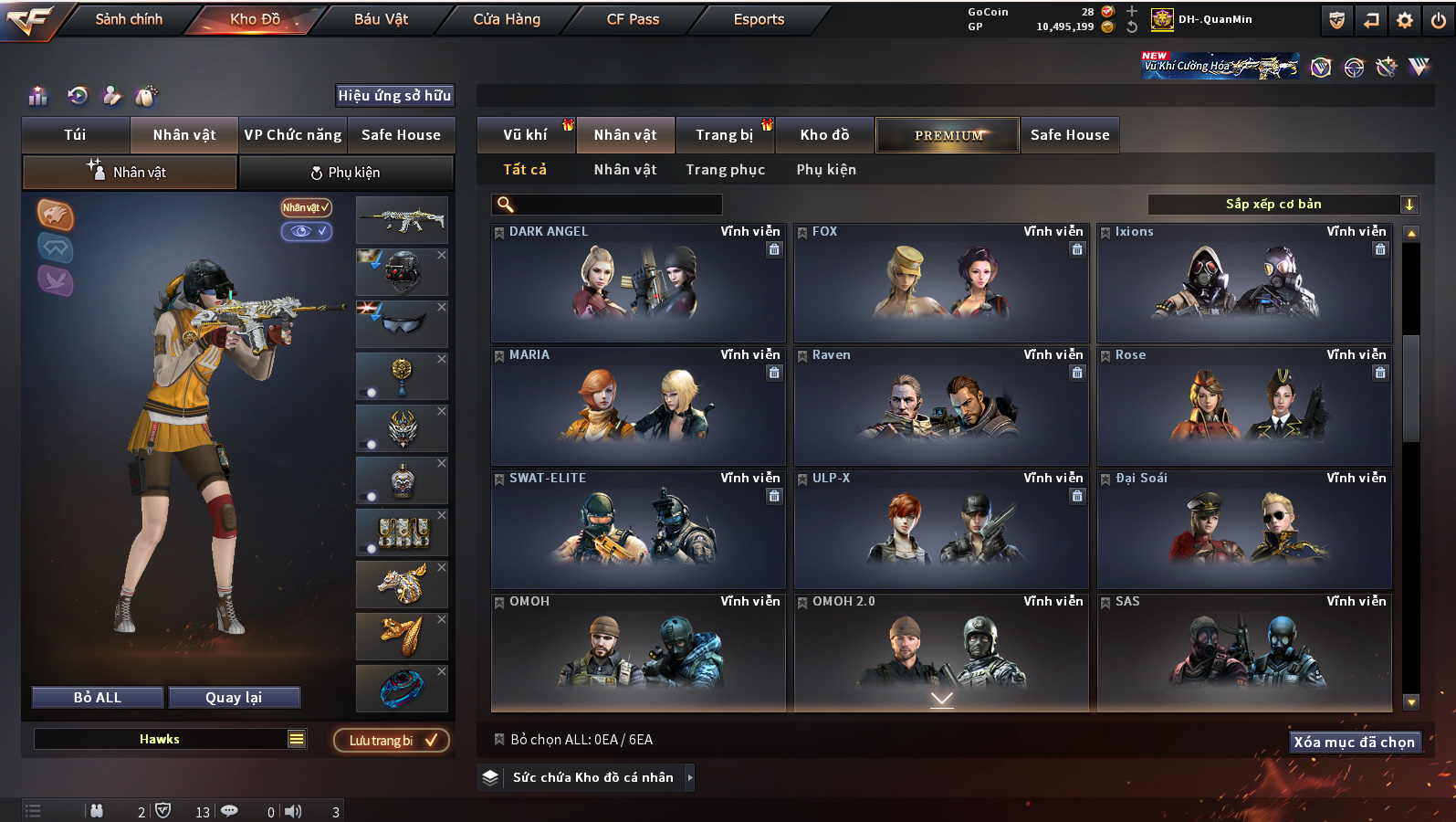
Task: Open the CF Pass tab
Action: pos(633,19)
